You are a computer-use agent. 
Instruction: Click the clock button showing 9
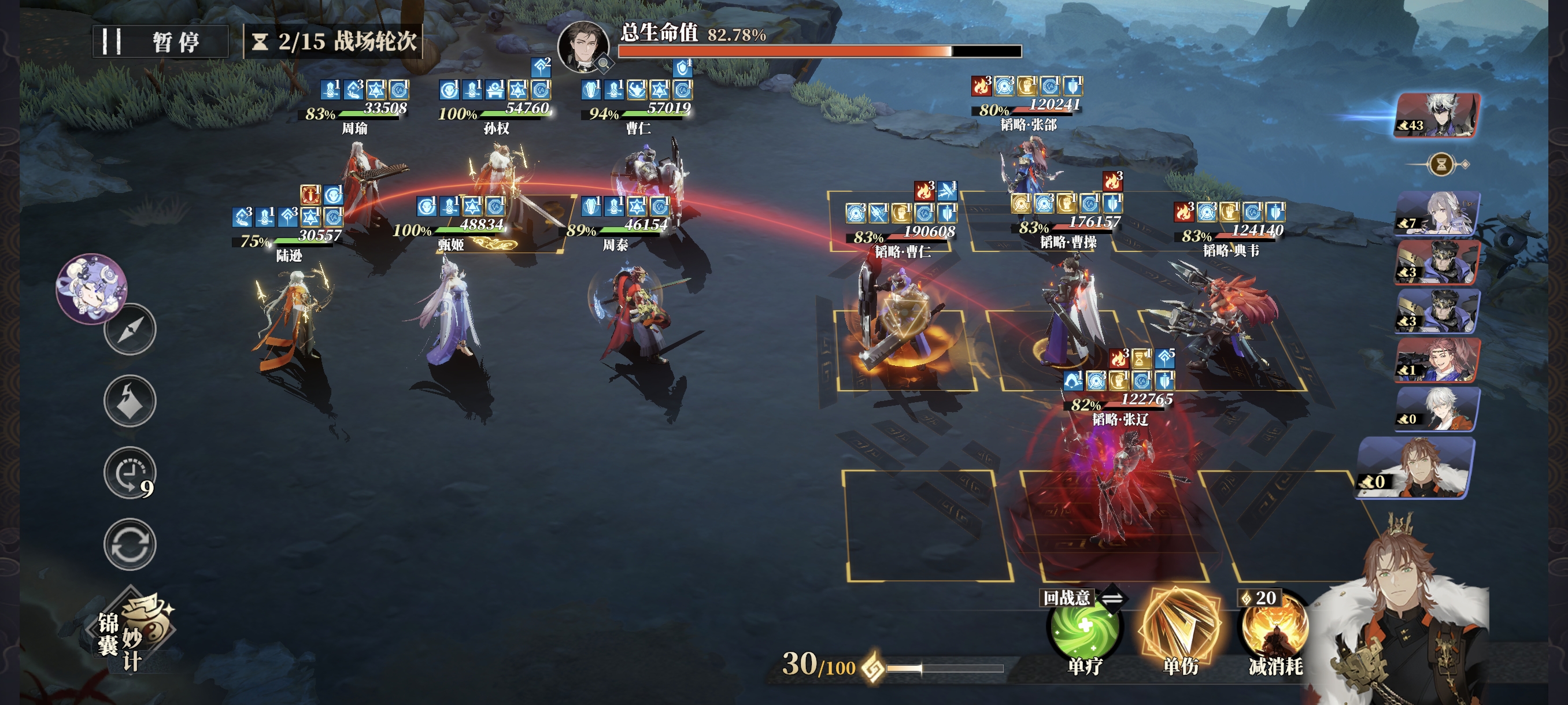pos(128,473)
